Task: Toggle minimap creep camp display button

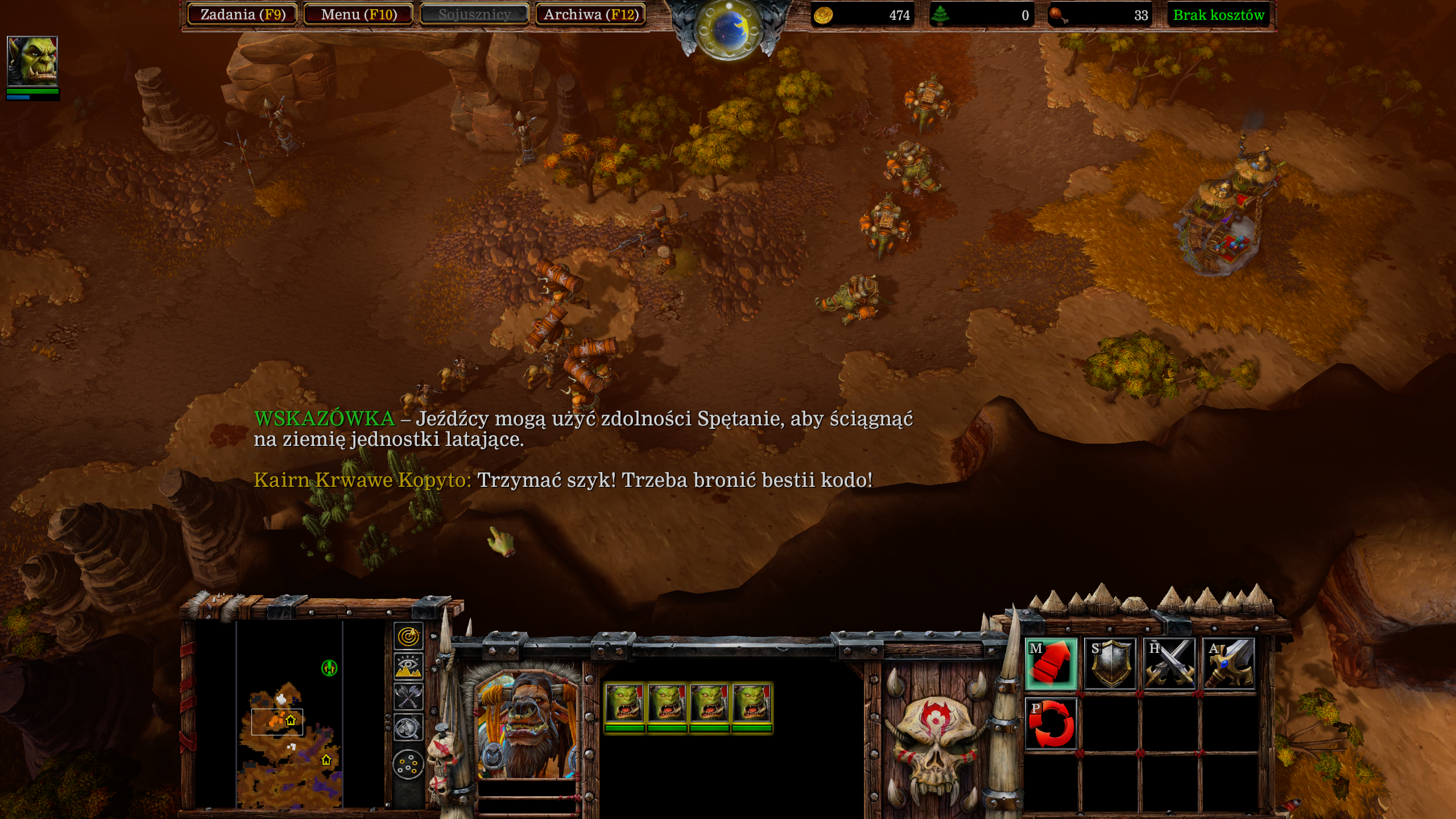Action: point(408,728)
